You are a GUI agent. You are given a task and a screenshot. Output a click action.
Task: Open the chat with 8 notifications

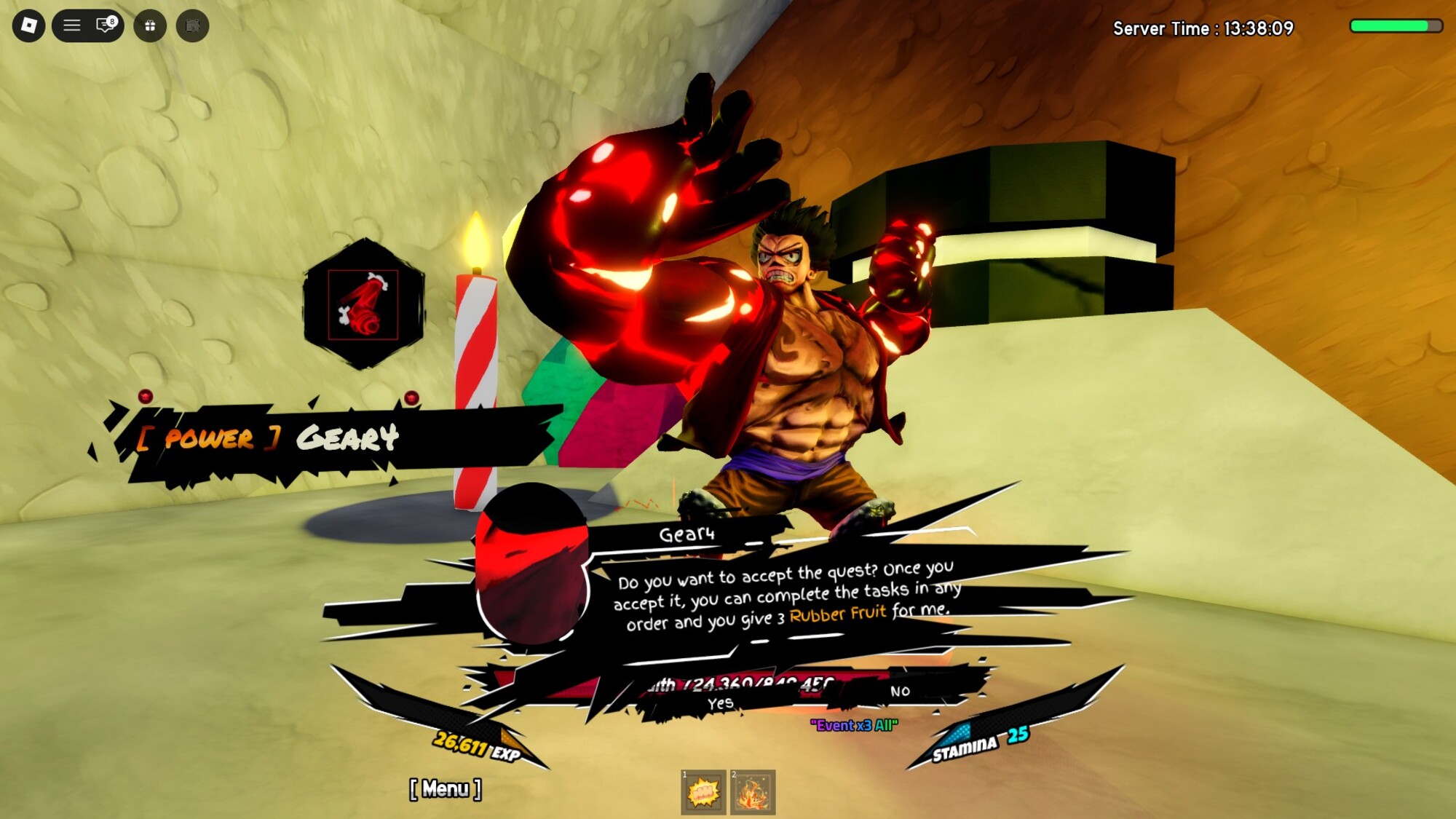click(106, 26)
